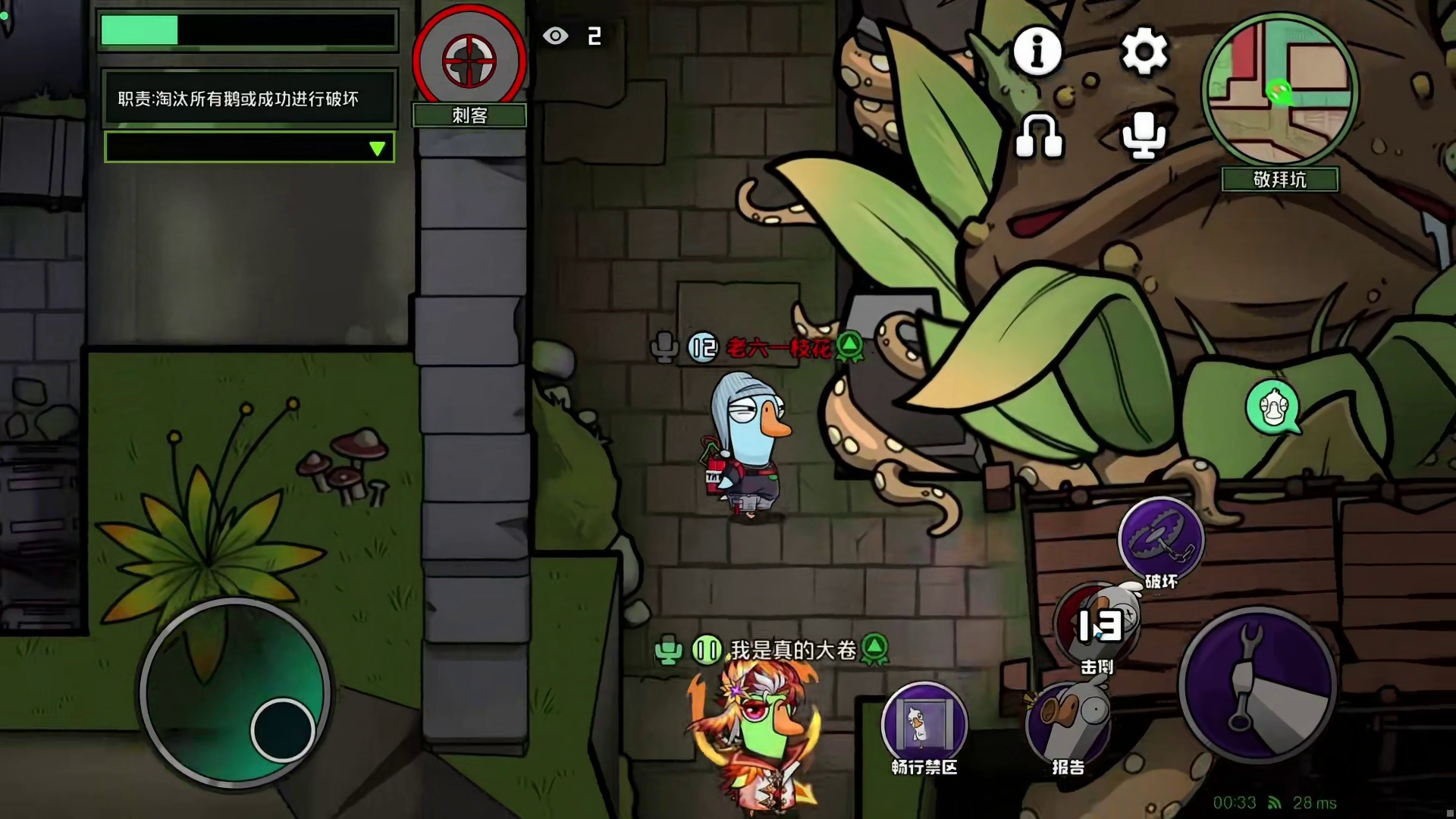Viewport: 1456px width, 819px height.
Task: Tap the 报告 report button
Action: (x=1068, y=723)
